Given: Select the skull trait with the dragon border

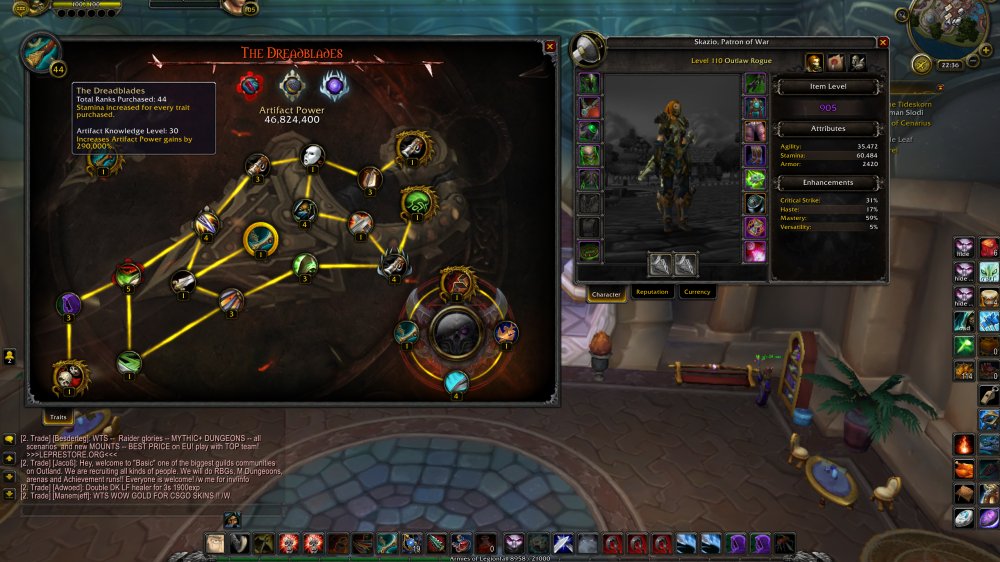Looking at the screenshot, I should pyautogui.click(x=68, y=377).
